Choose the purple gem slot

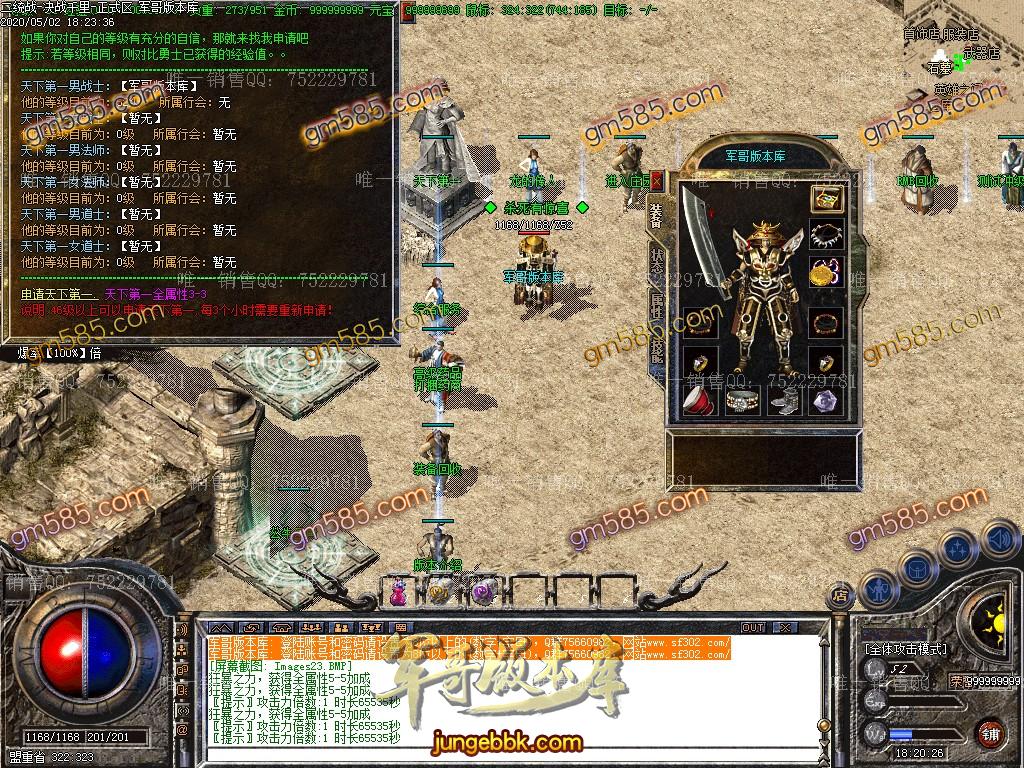(x=825, y=401)
